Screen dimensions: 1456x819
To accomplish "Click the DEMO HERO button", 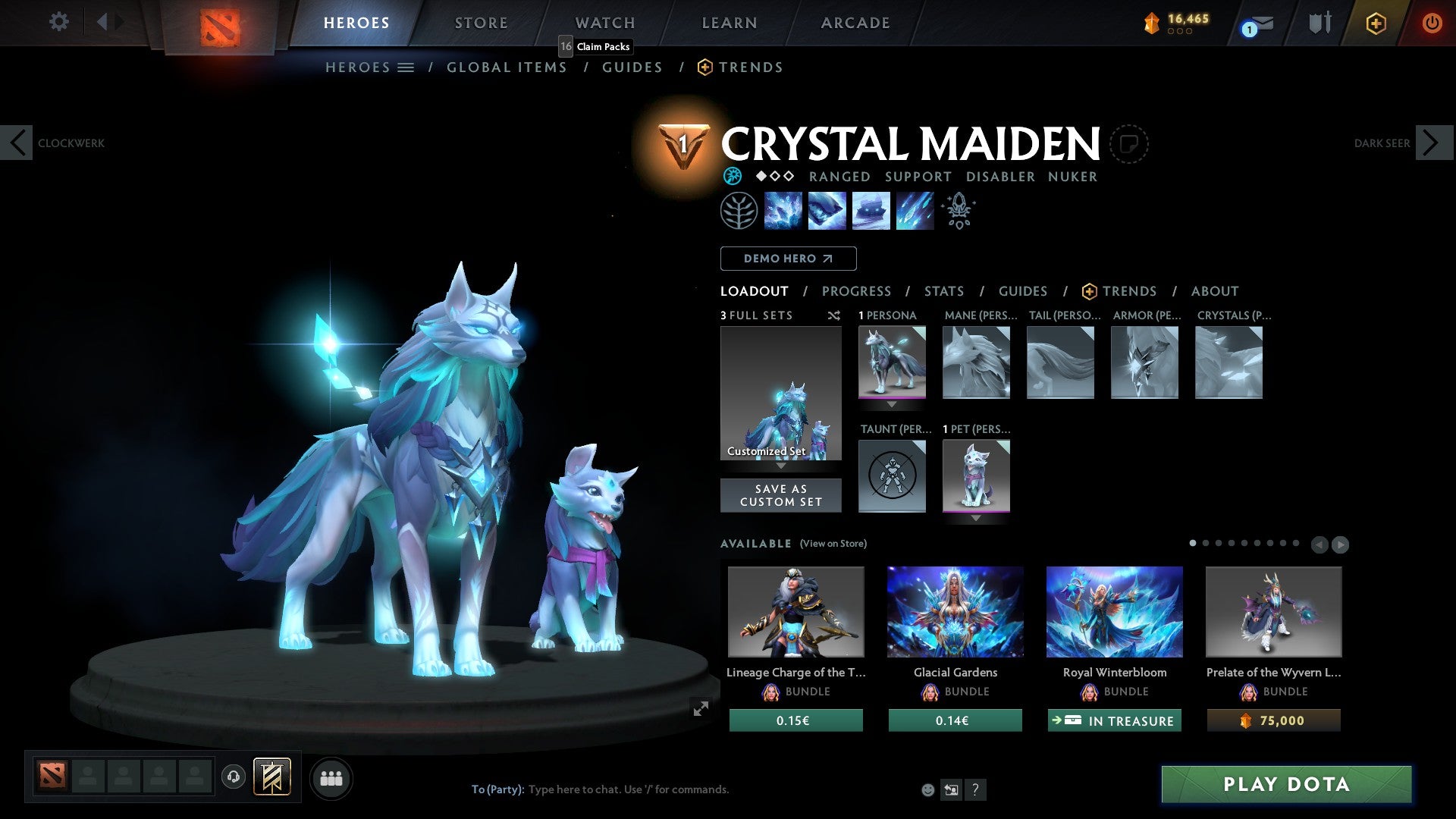I will click(788, 258).
